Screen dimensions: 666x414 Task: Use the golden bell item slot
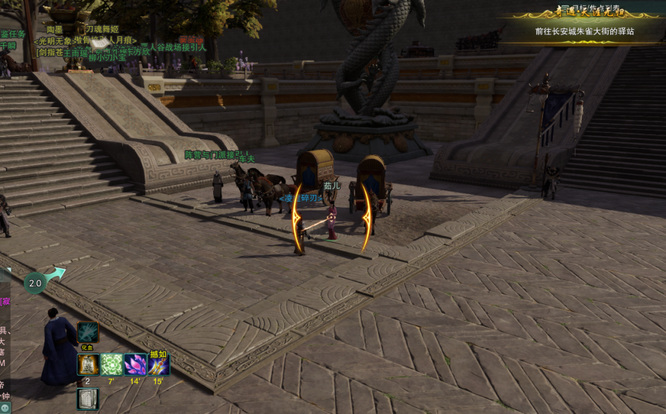[x=88, y=365]
